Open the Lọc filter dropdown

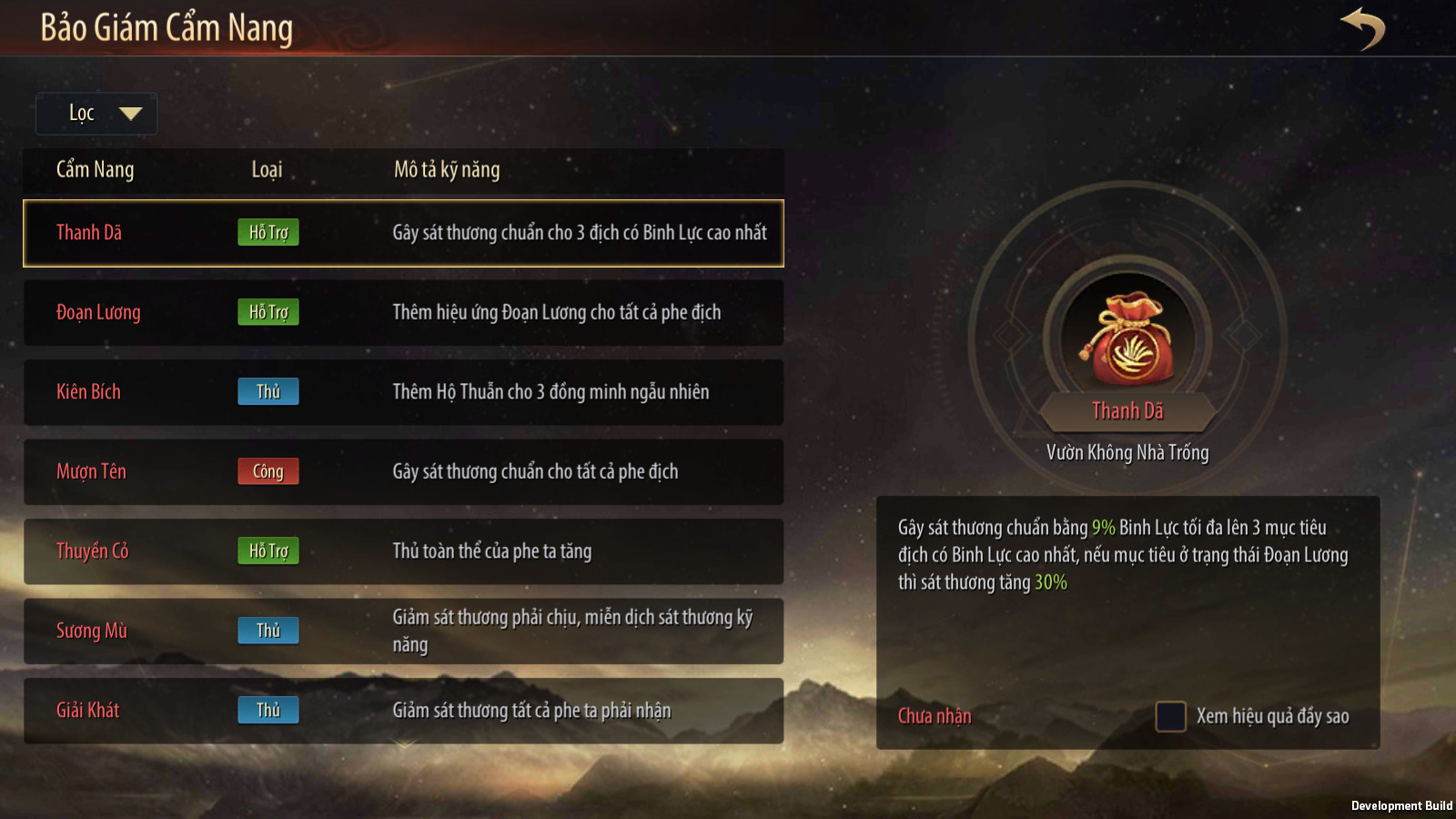click(96, 114)
